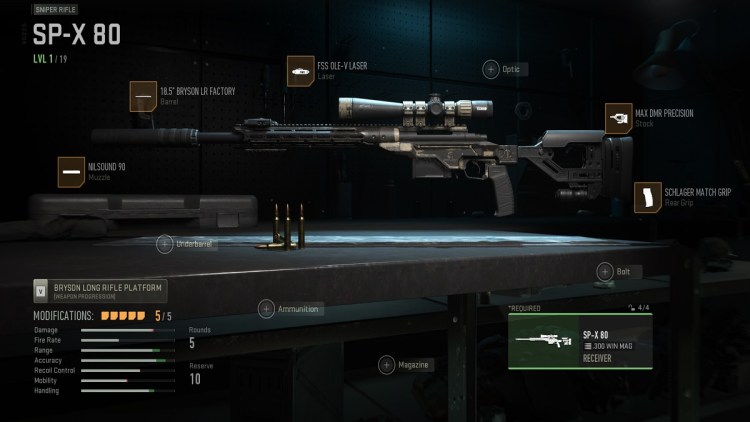This screenshot has width=750, height=422.
Task: Choose the NilSound 90 muzzle slot
Action: point(72,172)
